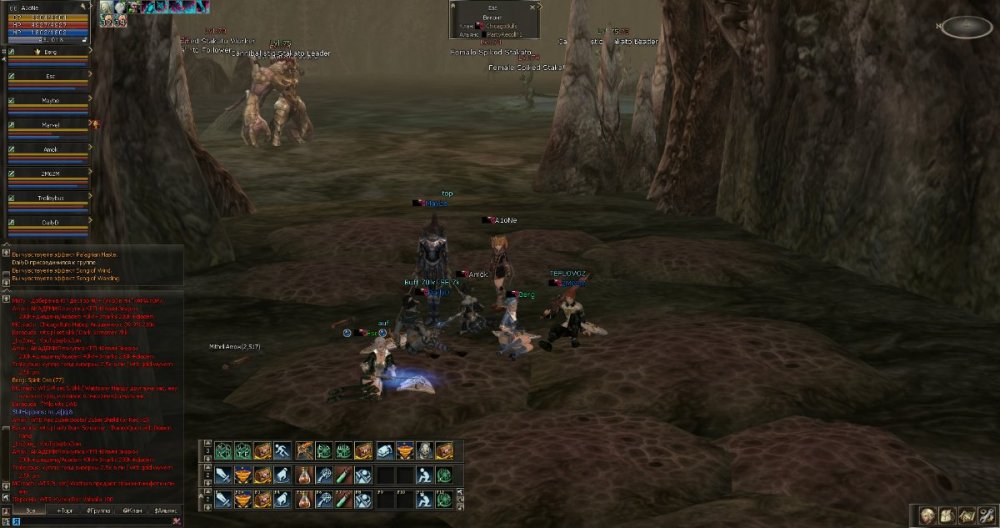Screen dimensions: 1000x528
Task: Select the $Альянс alliance chat tab
Action: pyautogui.click(x=167, y=511)
